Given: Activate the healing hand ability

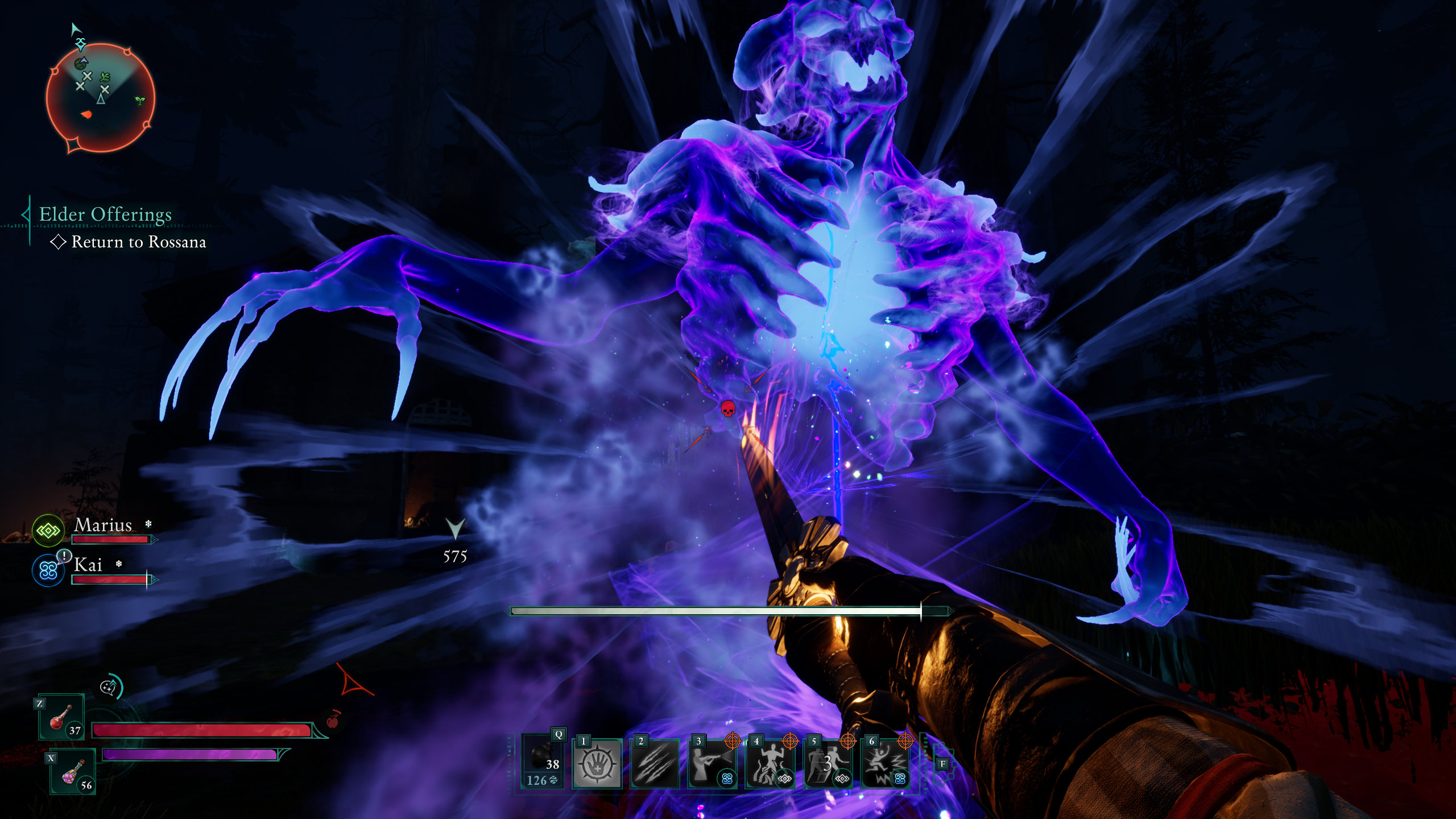Looking at the screenshot, I should point(597,763).
